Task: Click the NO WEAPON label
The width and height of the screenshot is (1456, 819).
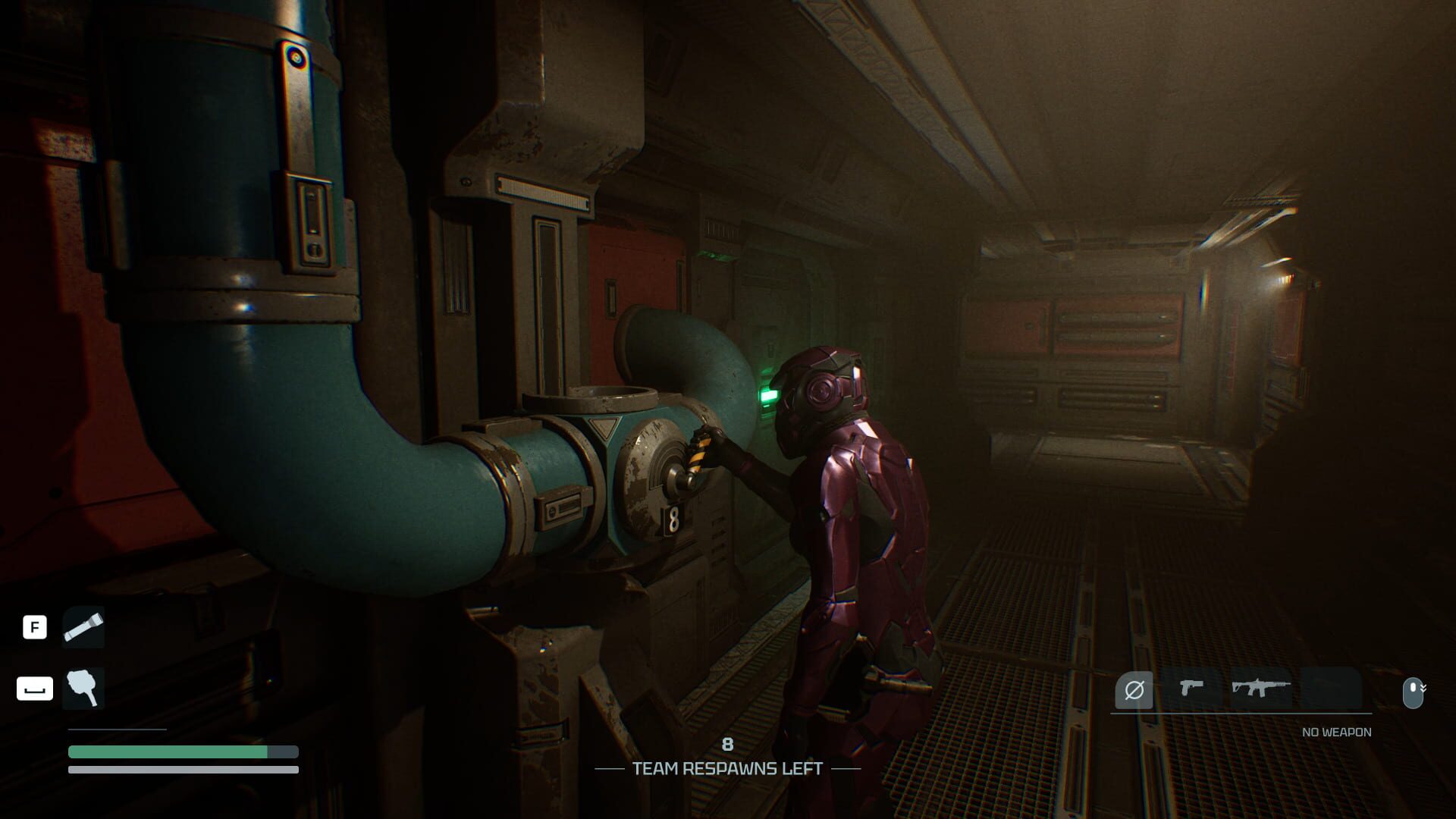Action: (1335, 730)
